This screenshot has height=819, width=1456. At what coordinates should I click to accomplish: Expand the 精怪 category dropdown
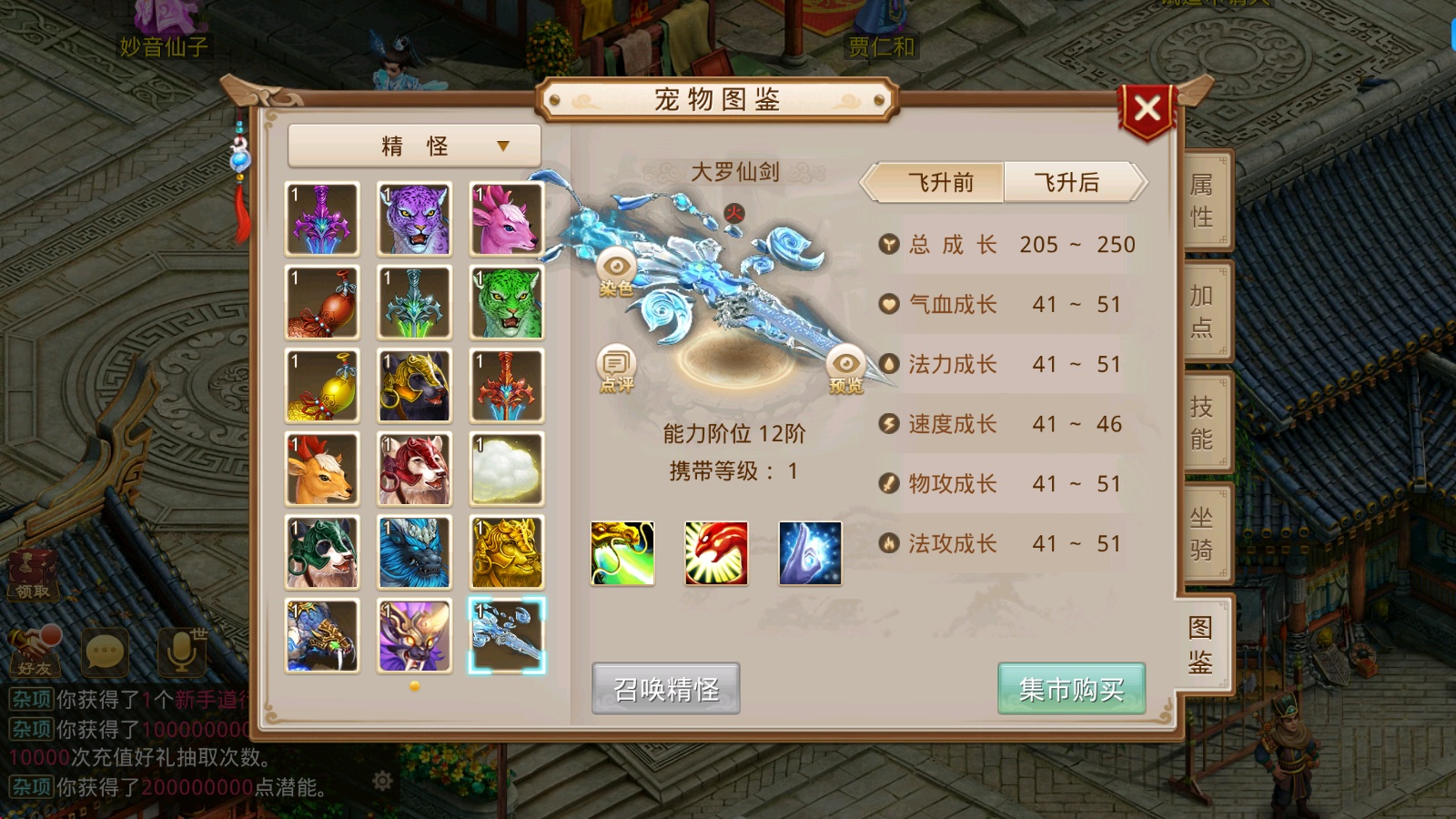[412, 146]
